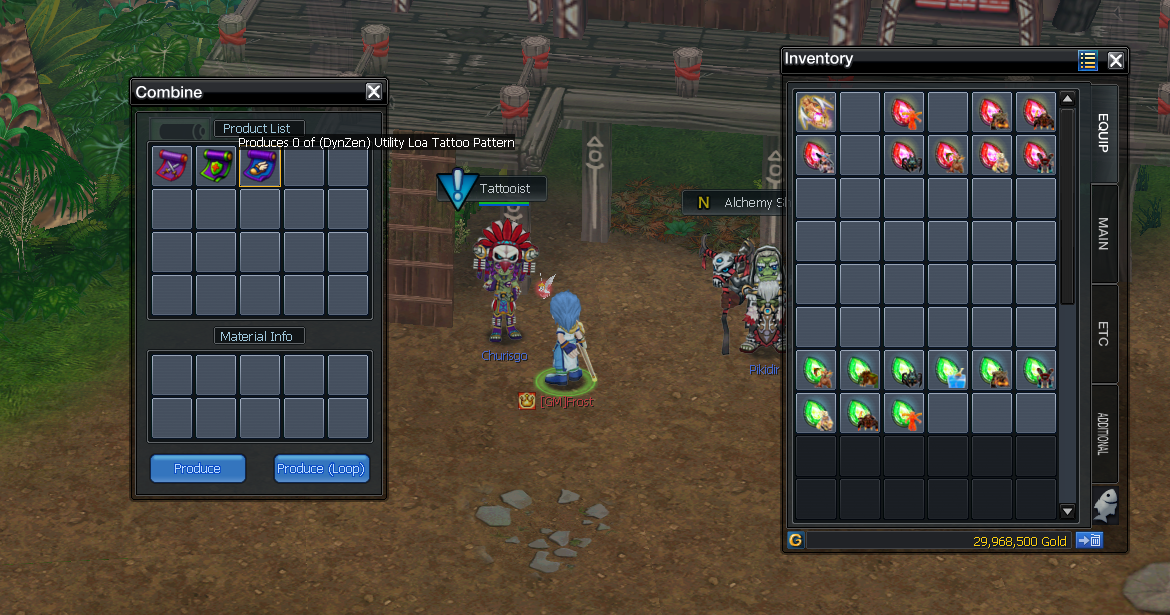Click the gold G coin icon
The width and height of the screenshot is (1170, 615).
(x=795, y=540)
